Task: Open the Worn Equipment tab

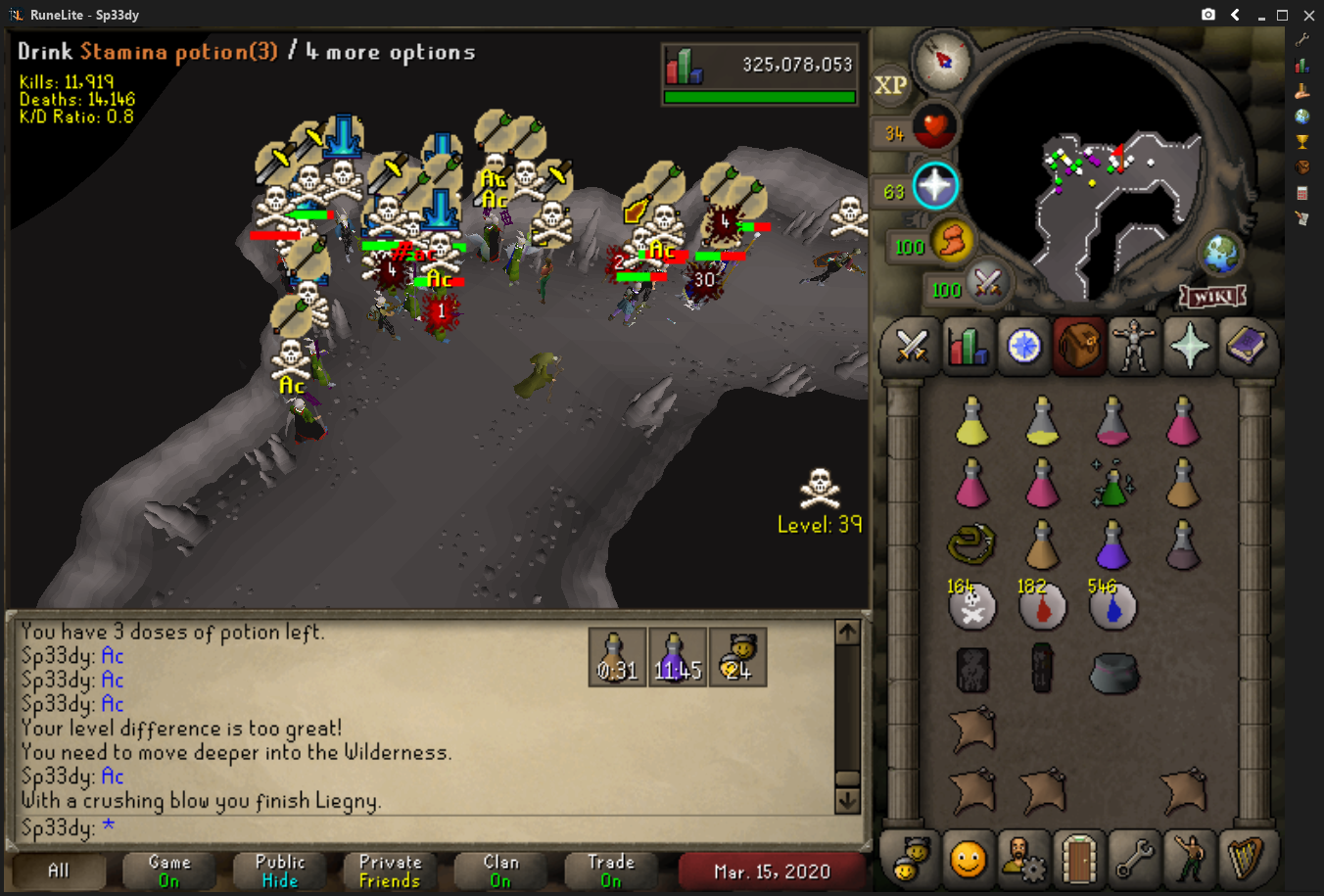Action: (x=1134, y=346)
